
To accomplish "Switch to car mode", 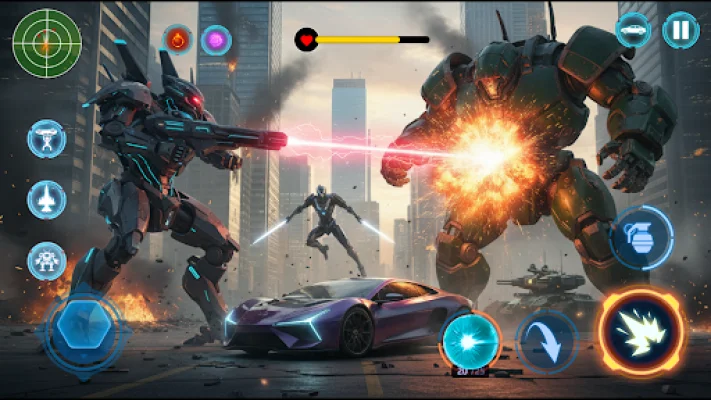I will point(633,30).
